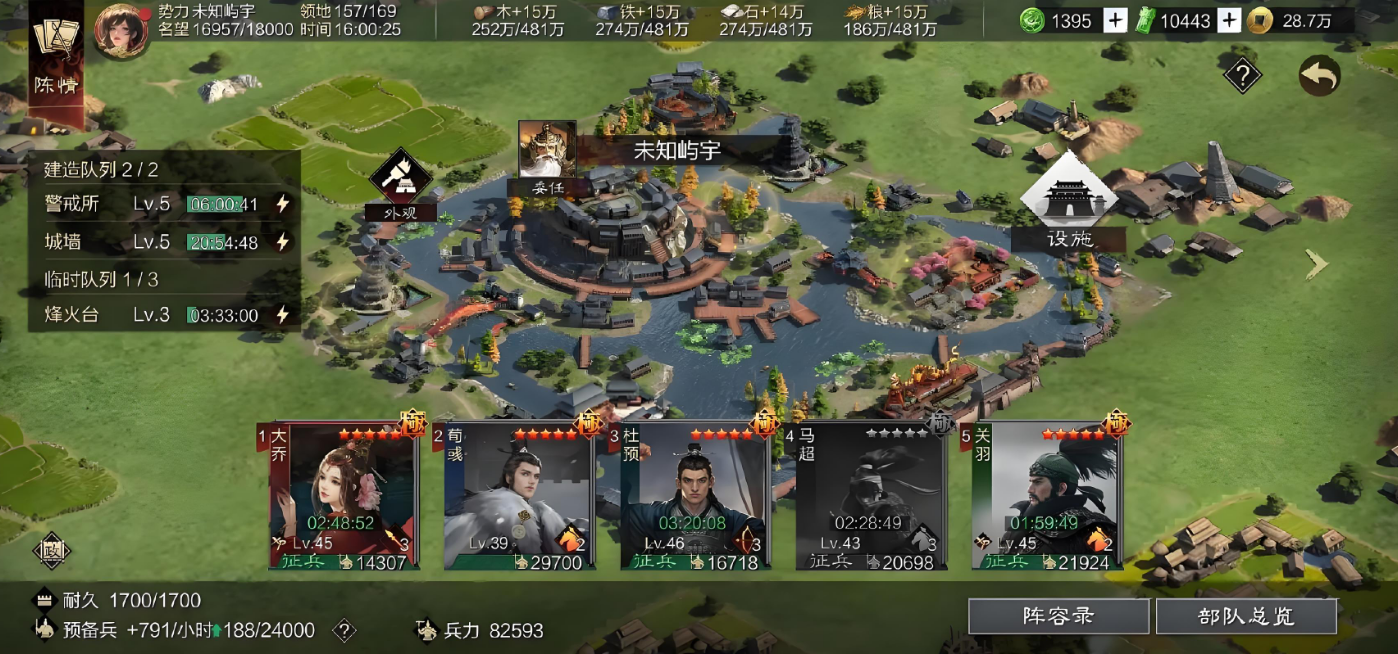Image resolution: width=1398 pixels, height=654 pixels.
Task: Open the 部队总览 troop overview
Action: [1246, 616]
